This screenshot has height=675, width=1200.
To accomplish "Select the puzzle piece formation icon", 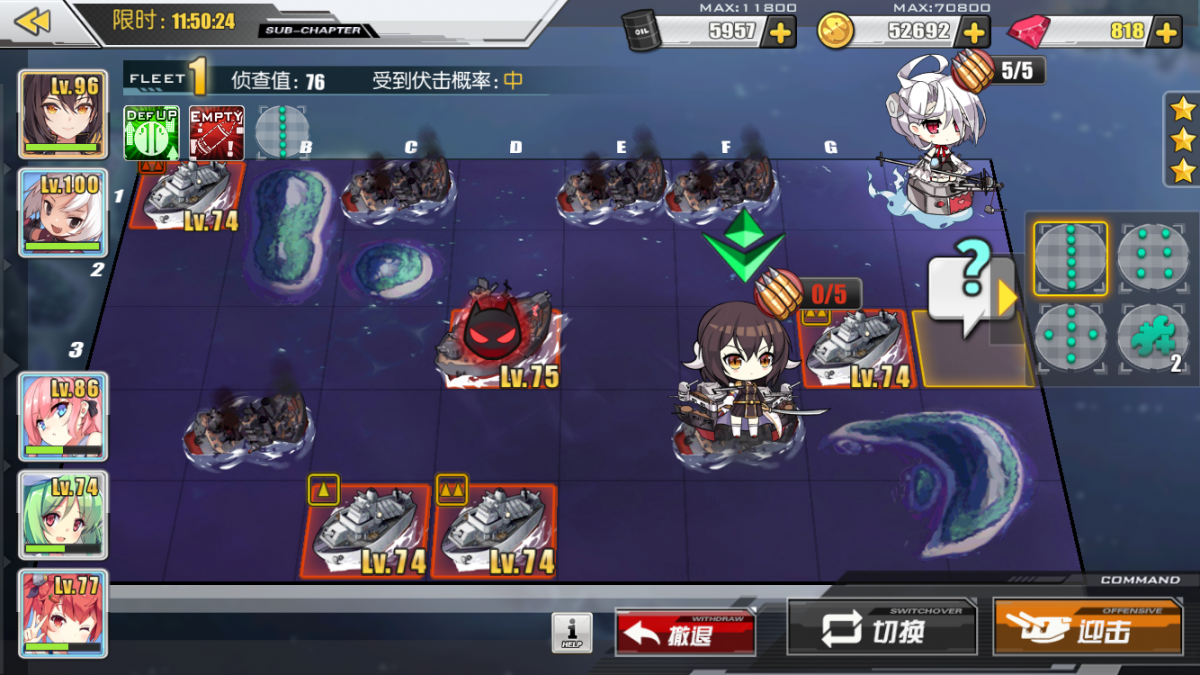I will click(1152, 340).
